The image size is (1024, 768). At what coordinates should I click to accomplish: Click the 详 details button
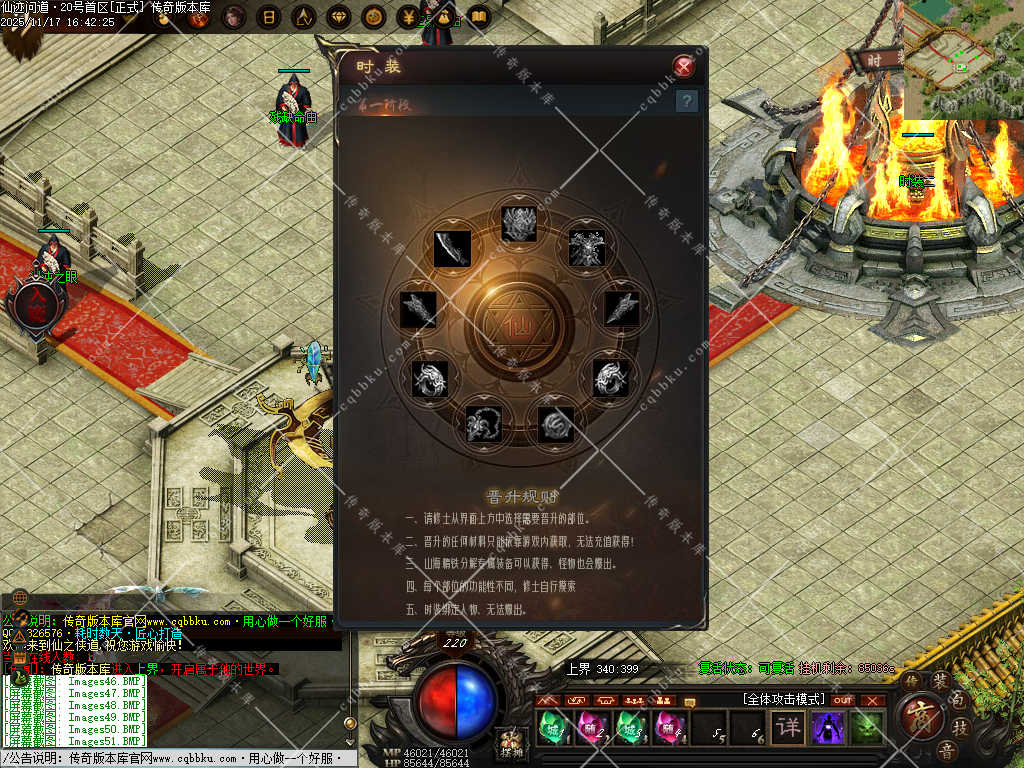788,727
